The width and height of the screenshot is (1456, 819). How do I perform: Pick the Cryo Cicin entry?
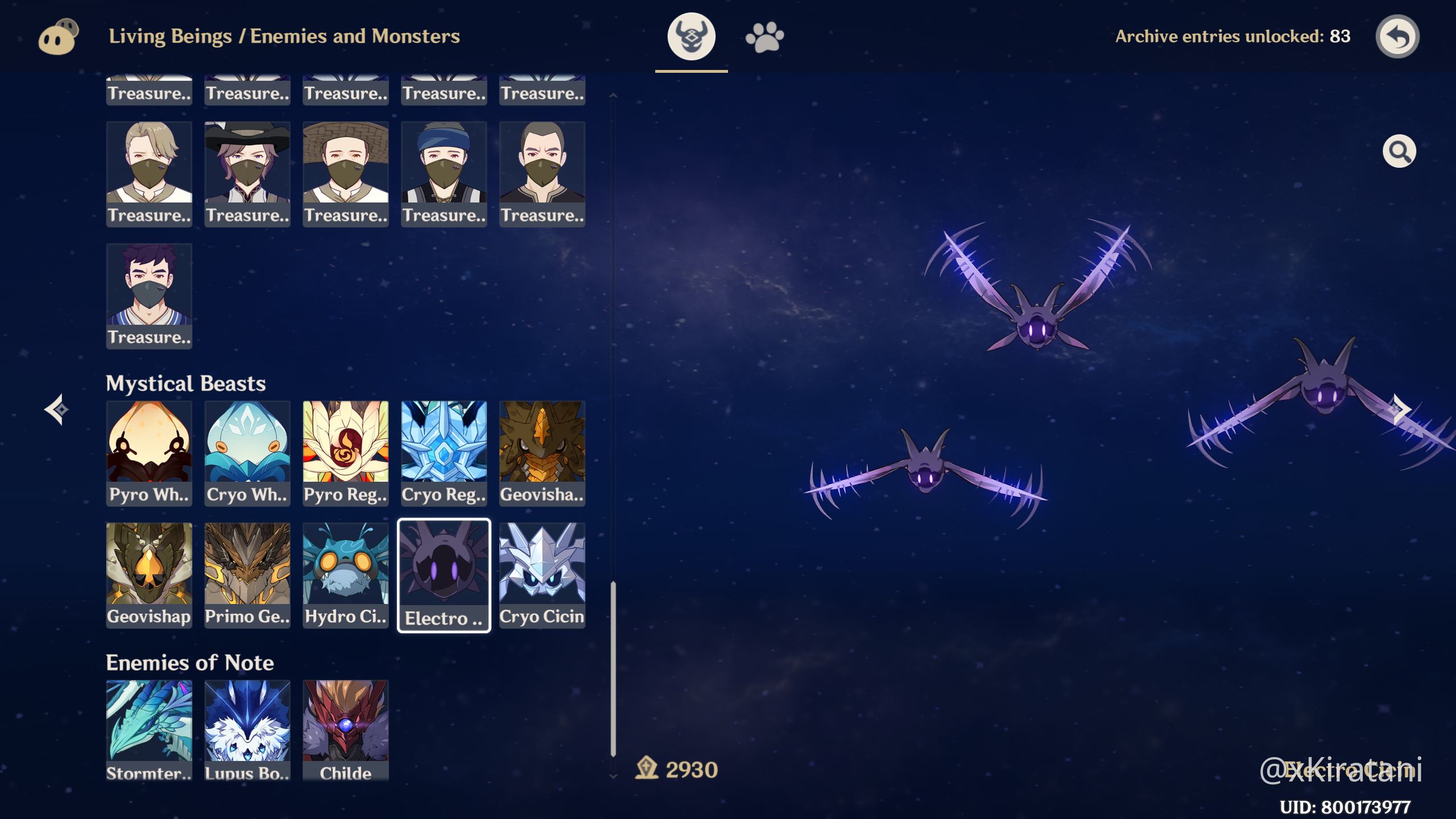(542, 574)
